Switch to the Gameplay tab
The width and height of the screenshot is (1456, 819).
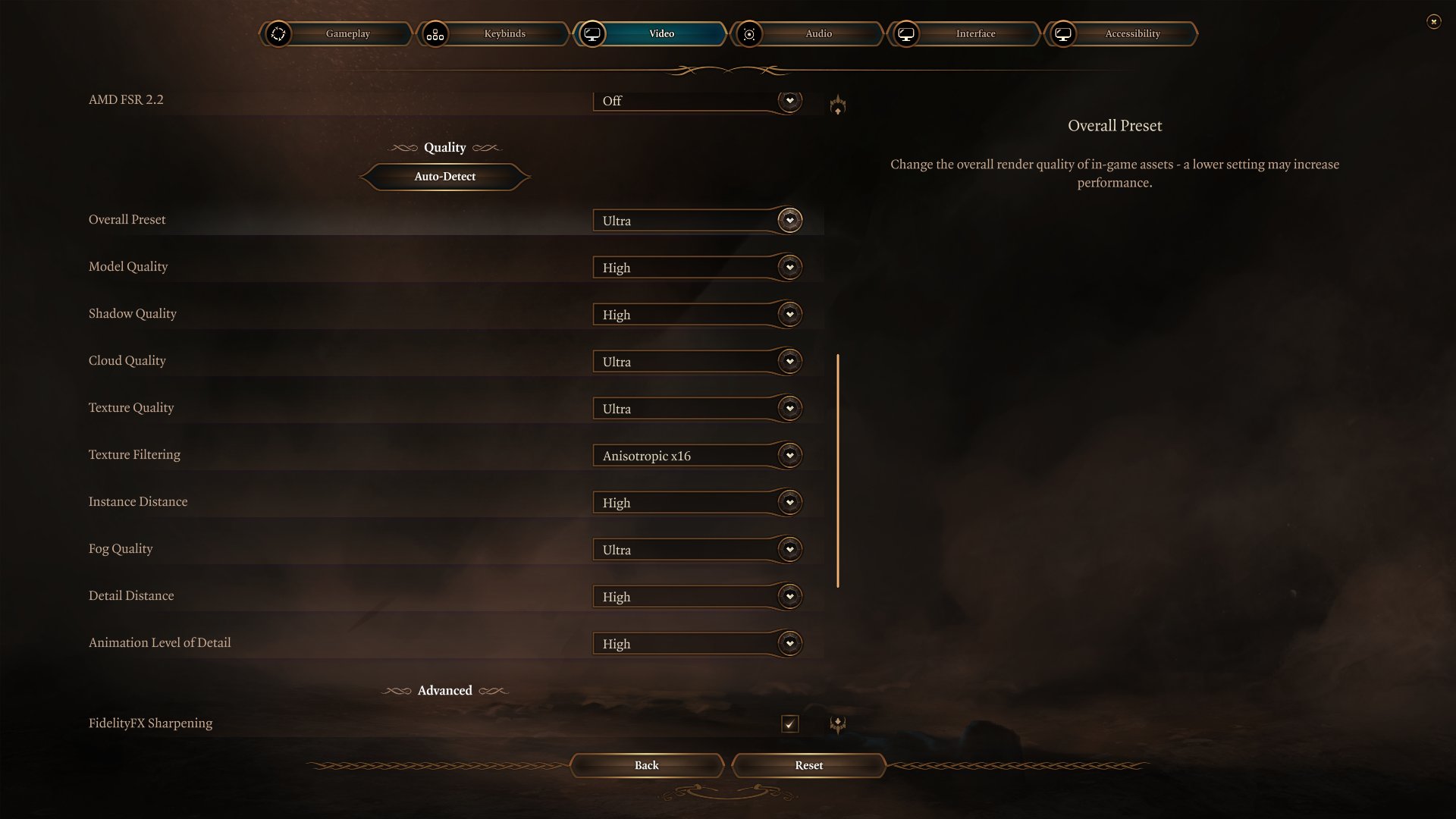pos(347,33)
